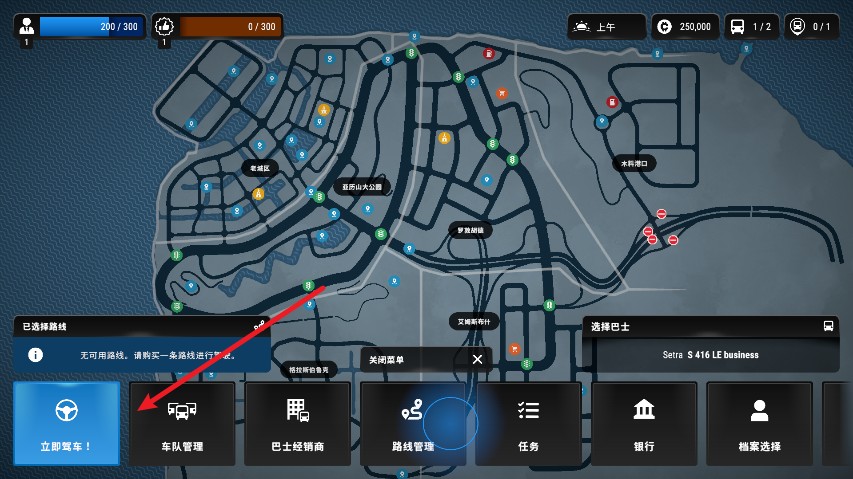The height and width of the screenshot is (479, 853).
Task: Select the Setra S 416 LE business bus
Action: point(710,354)
